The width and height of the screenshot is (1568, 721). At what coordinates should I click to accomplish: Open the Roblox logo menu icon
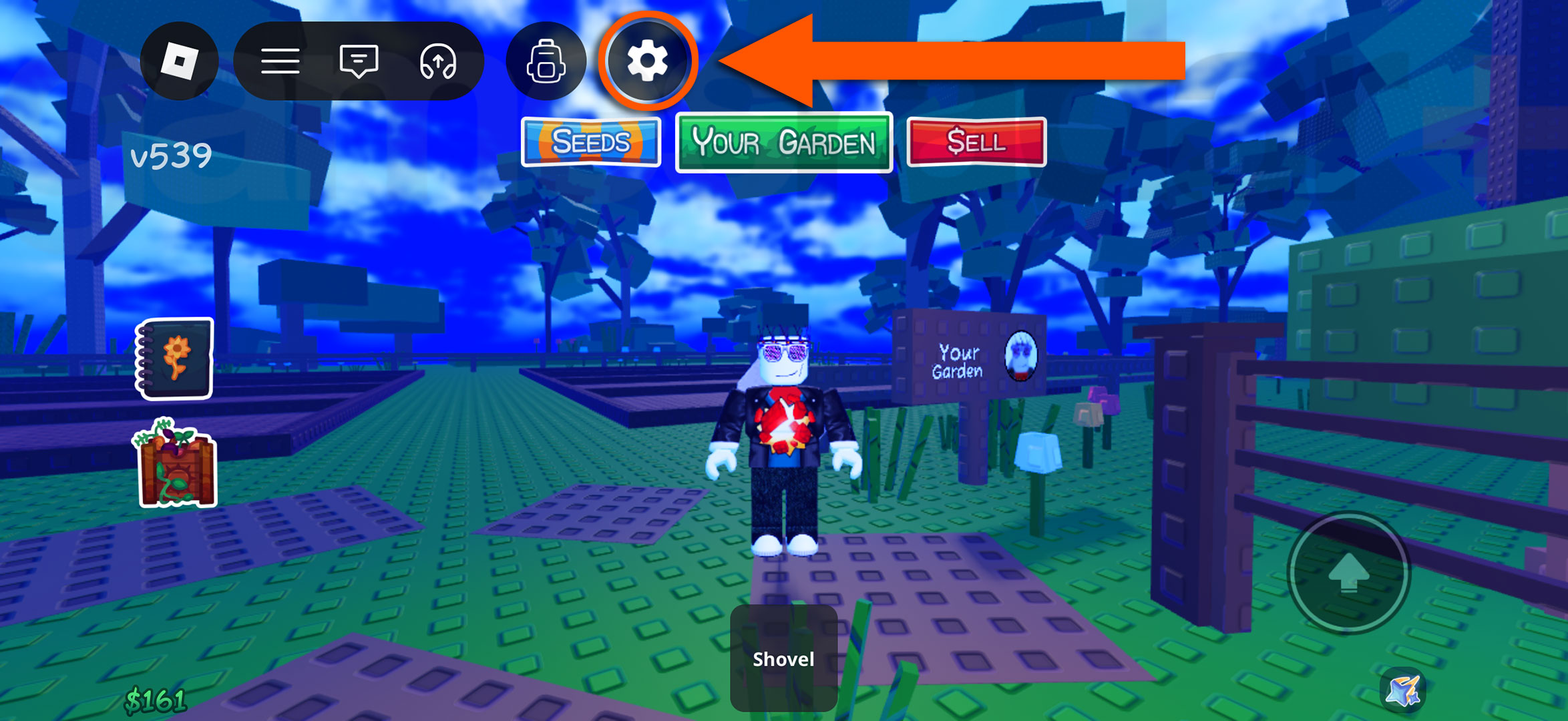pyautogui.click(x=178, y=60)
